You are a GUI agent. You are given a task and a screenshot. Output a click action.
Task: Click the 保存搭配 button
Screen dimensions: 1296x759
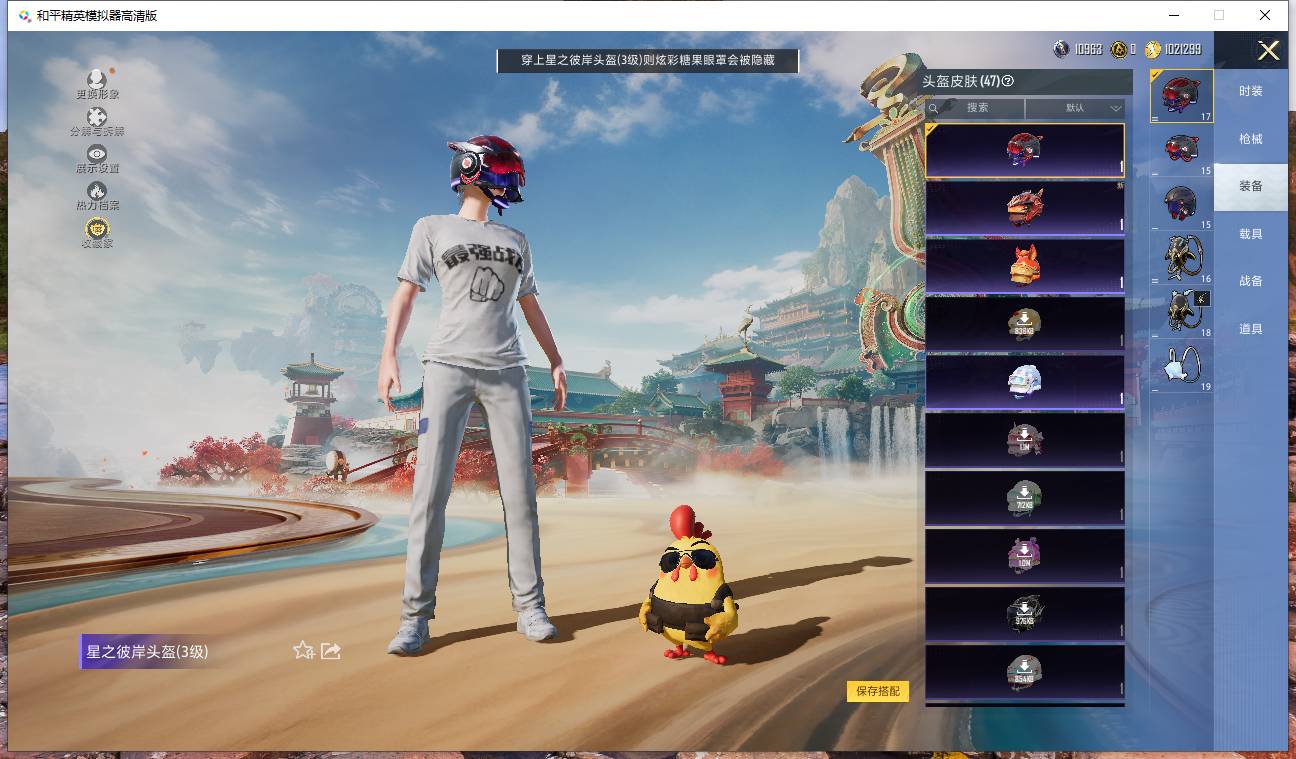click(878, 691)
